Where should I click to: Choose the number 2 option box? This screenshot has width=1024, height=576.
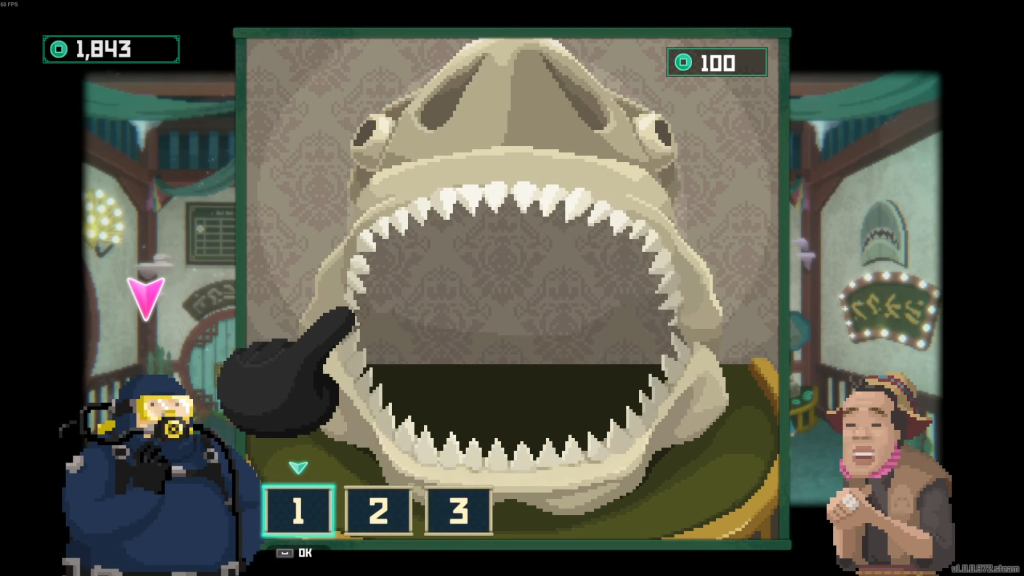378,511
